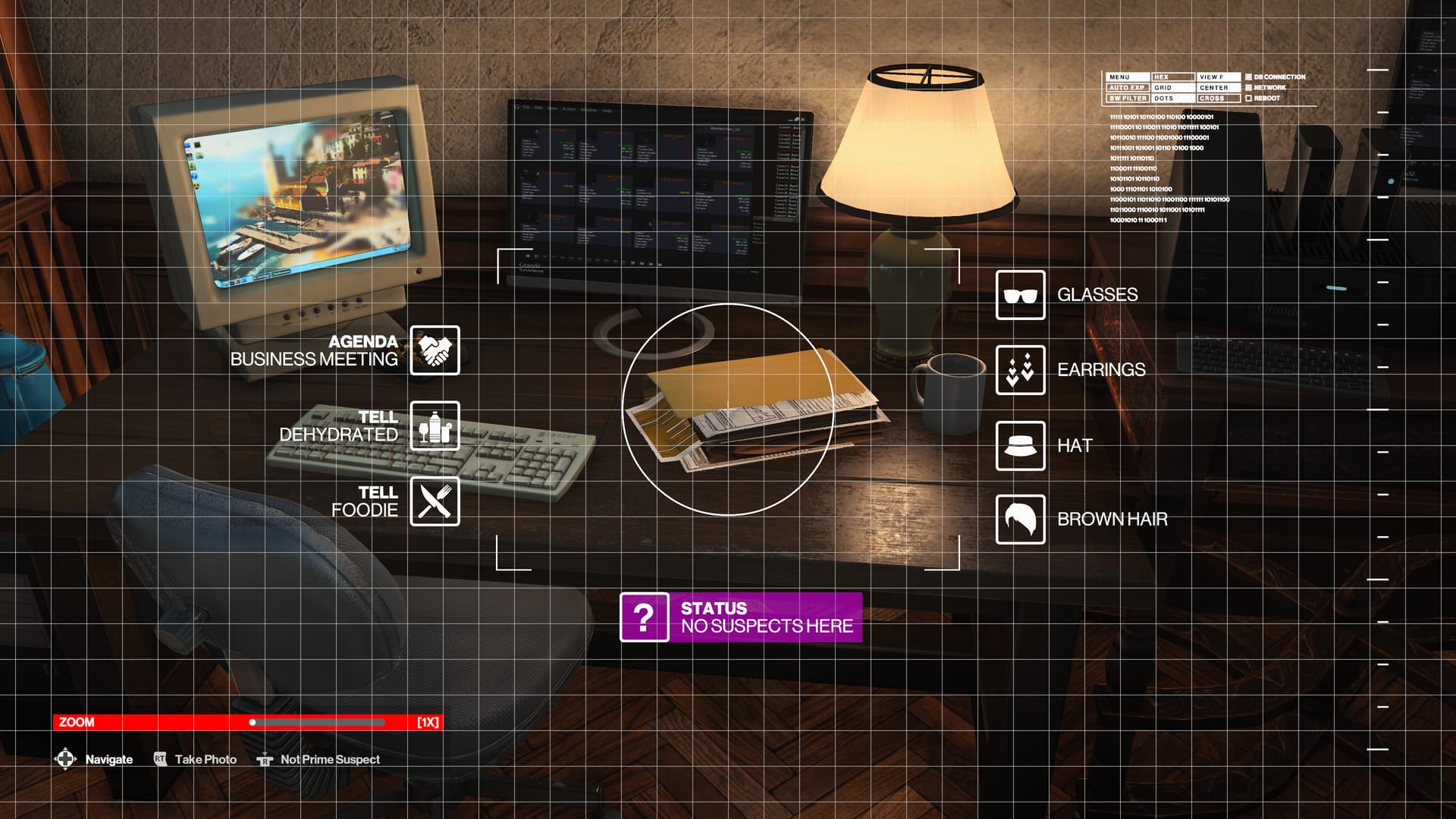Activate the CROSS overlay button
The width and height of the screenshot is (1456, 819).
pos(1217,99)
